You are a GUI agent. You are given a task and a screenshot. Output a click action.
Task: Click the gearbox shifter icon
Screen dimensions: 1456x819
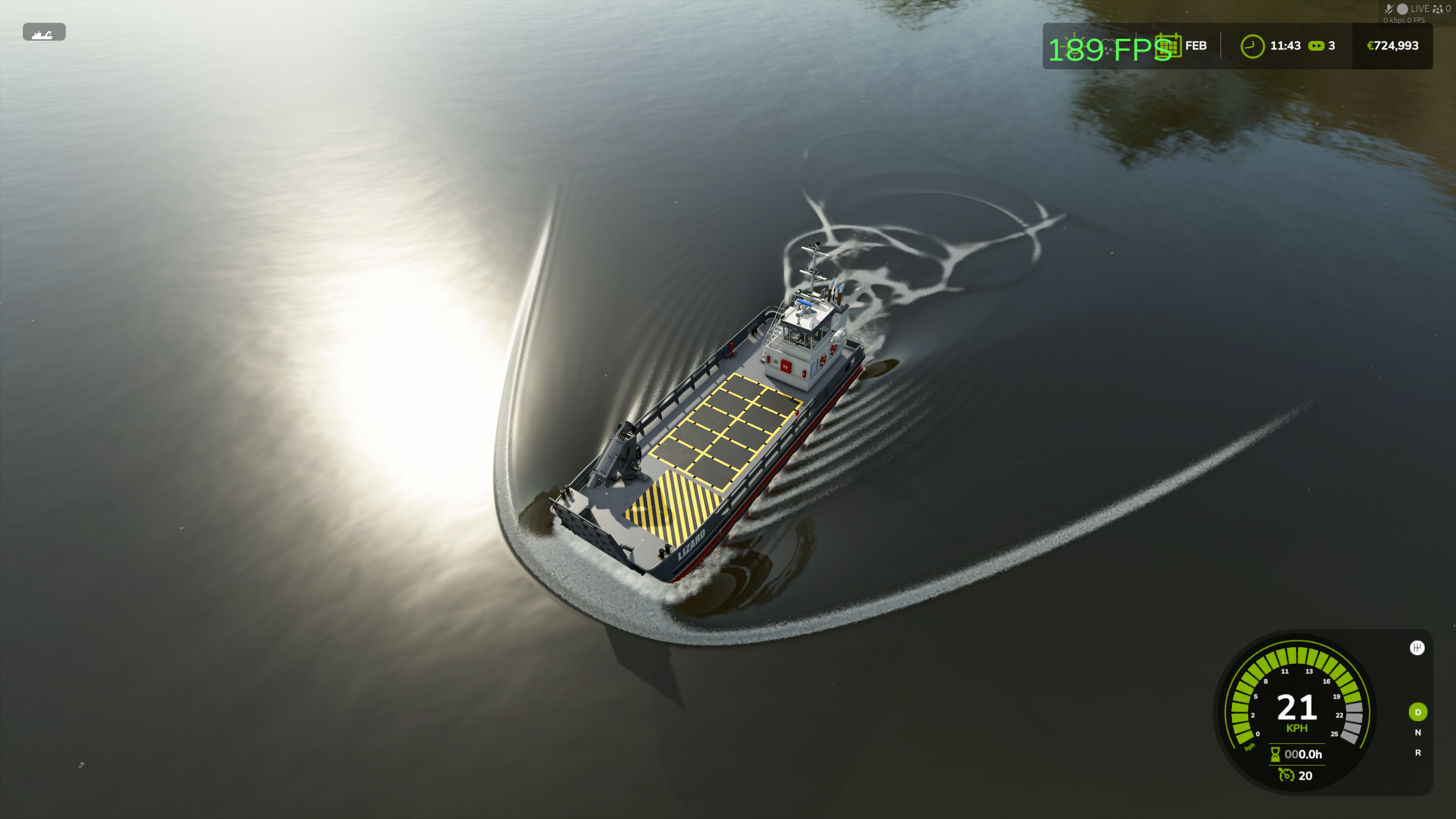(1417, 648)
